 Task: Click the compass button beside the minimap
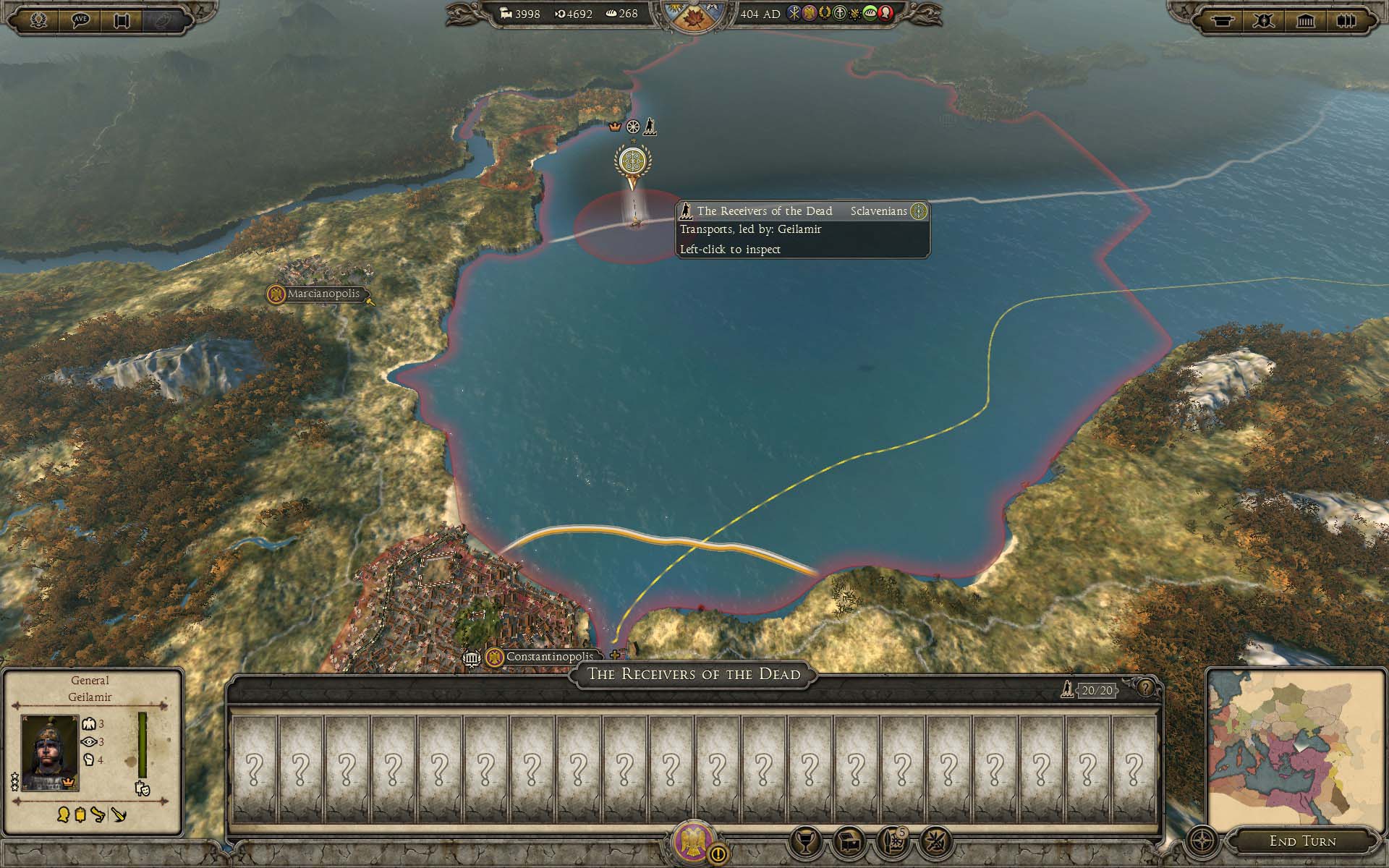(1203, 841)
